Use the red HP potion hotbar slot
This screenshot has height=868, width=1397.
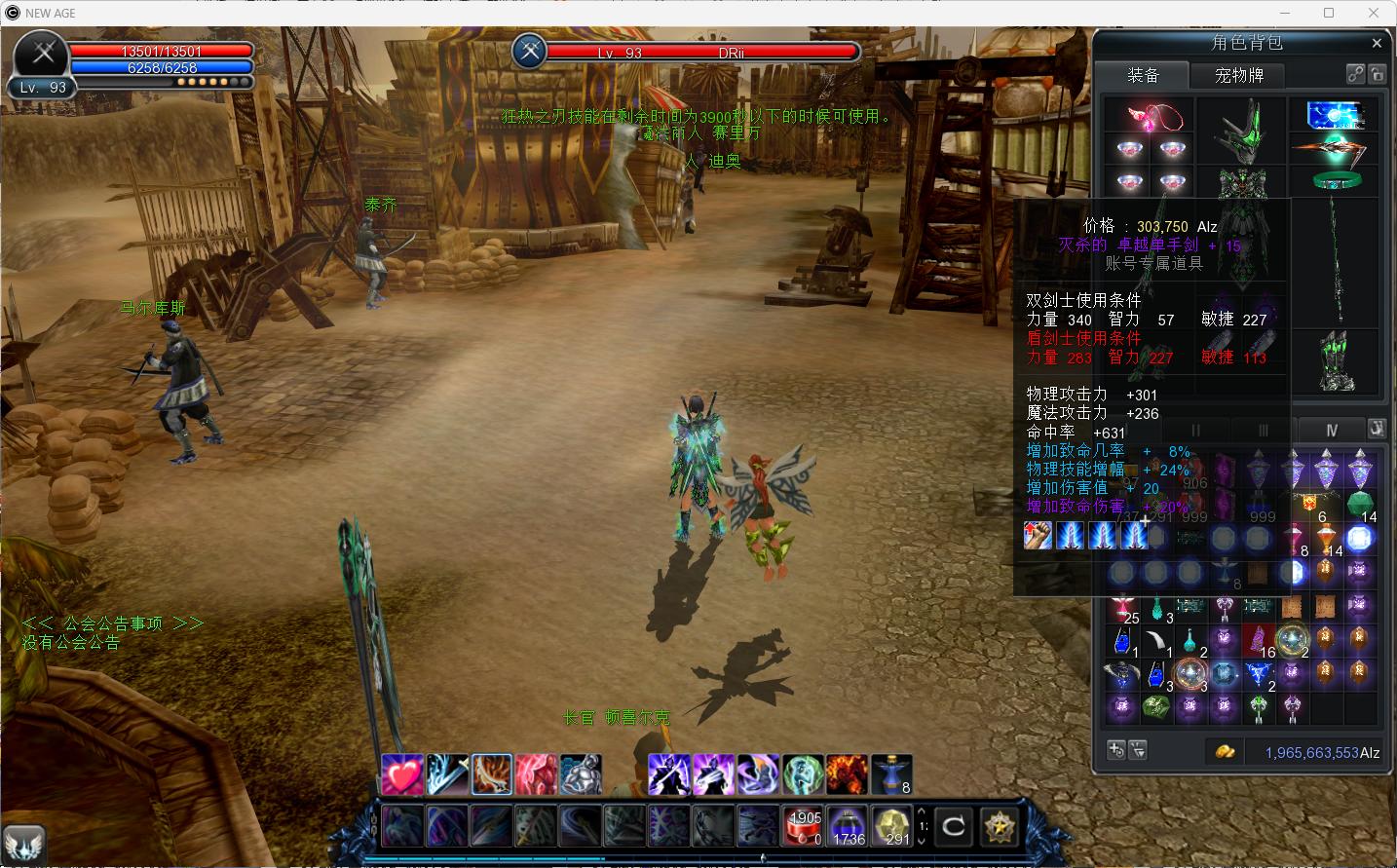point(804,827)
